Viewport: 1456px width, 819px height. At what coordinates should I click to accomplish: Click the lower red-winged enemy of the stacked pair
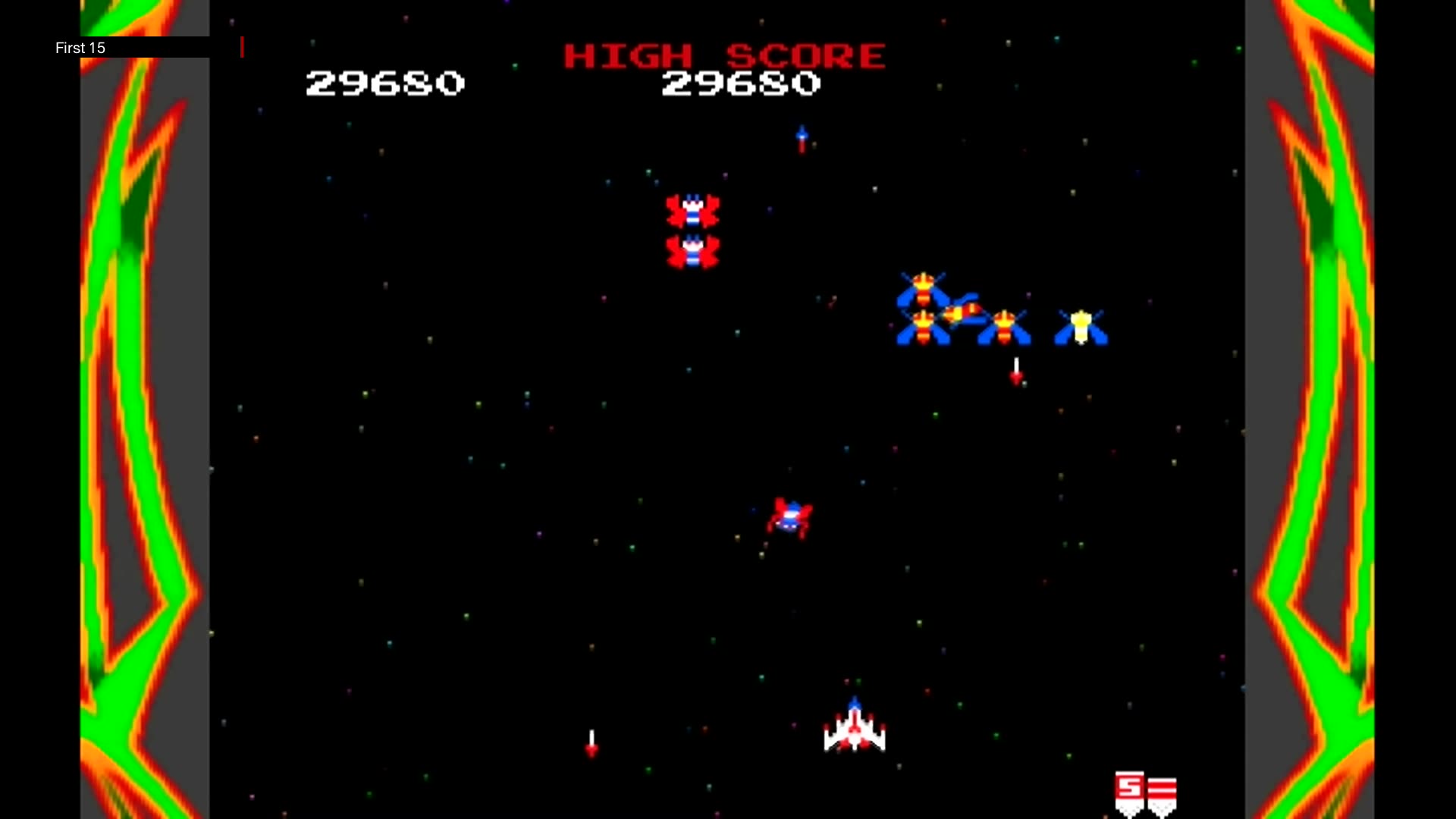[x=692, y=250]
